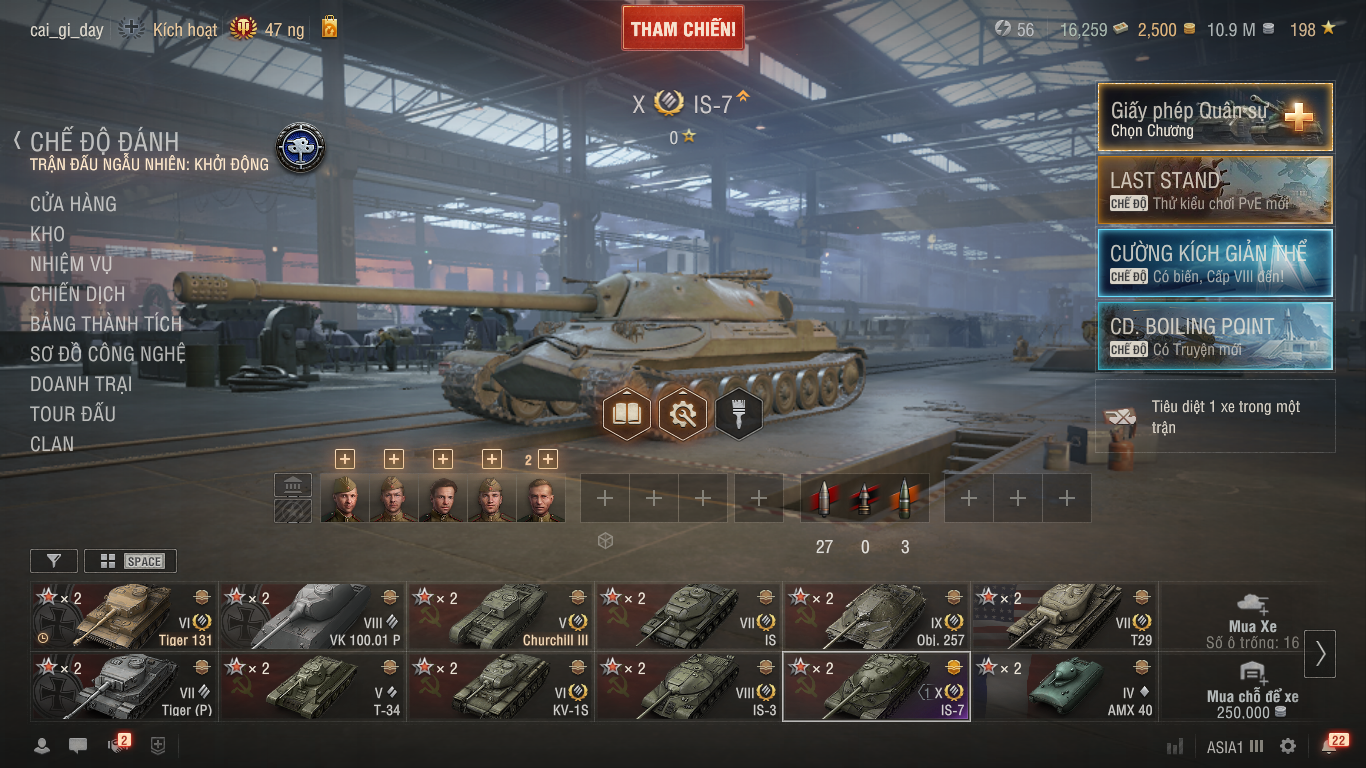Viewport: 1366px width, 768px height.
Task: Open the CỬA HÀNG shop menu
Action: click(x=73, y=204)
